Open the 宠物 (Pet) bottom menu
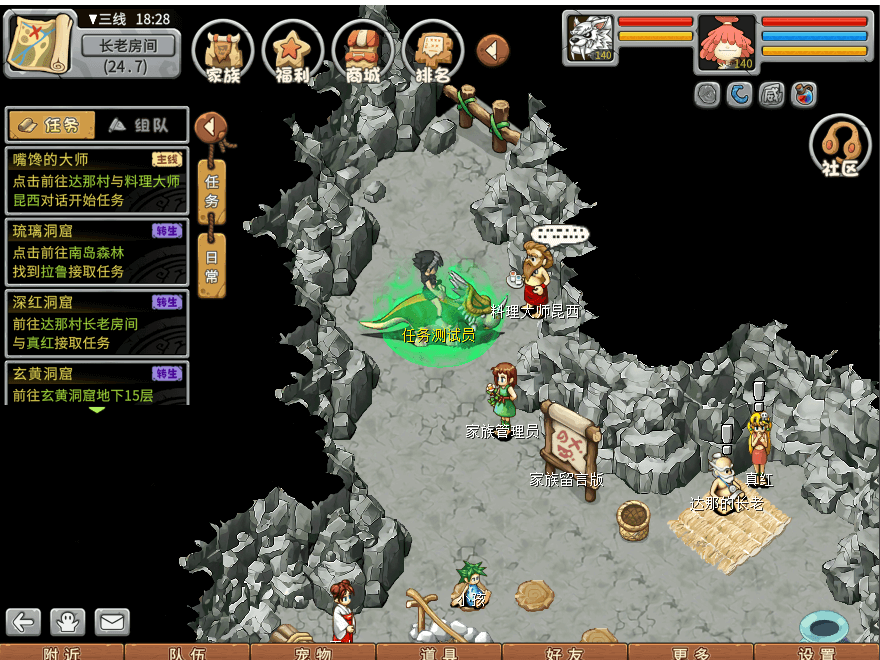Viewport: 880px width, 660px height. pos(313,652)
